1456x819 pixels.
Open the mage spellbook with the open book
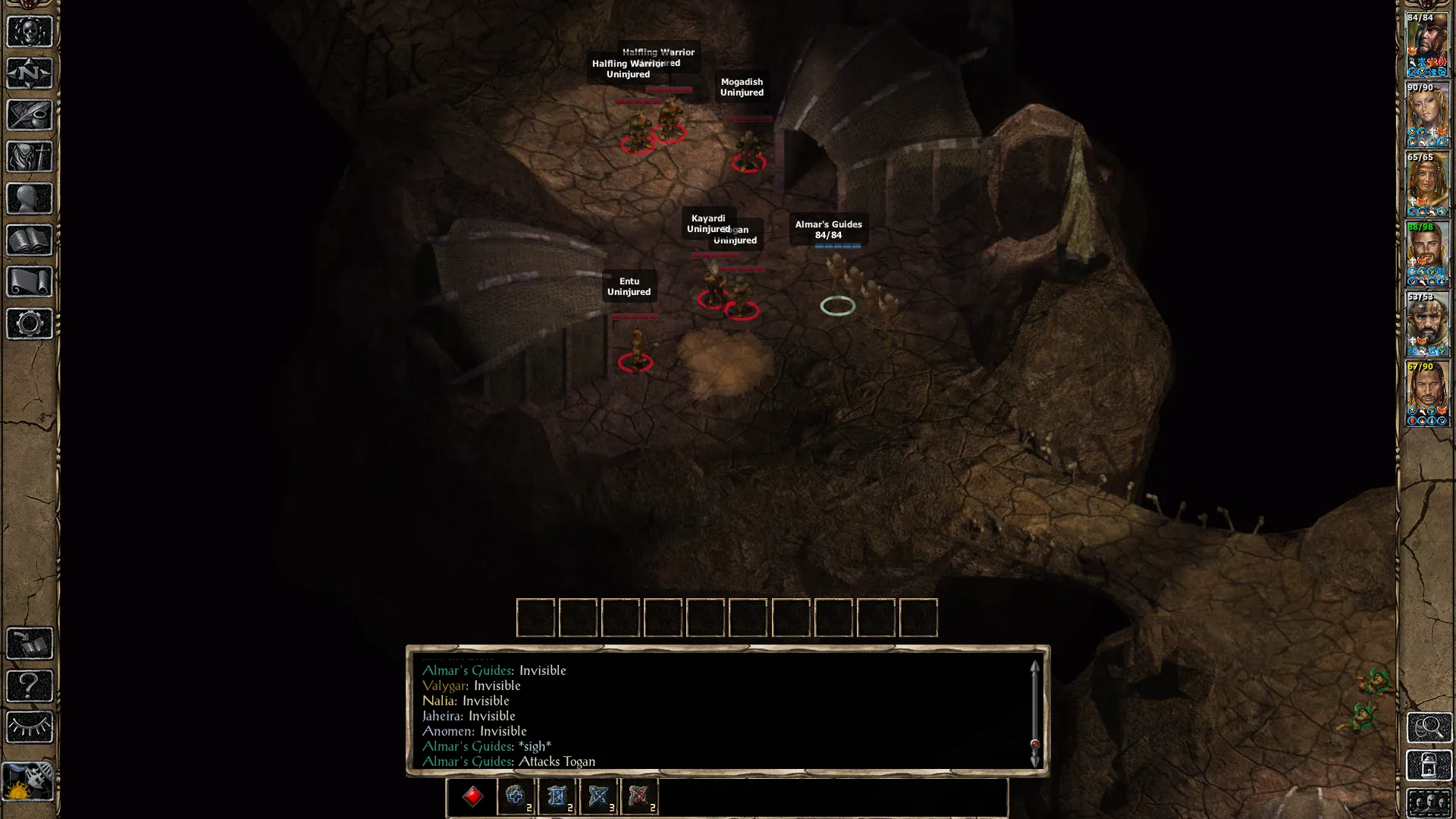[x=30, y=240]
